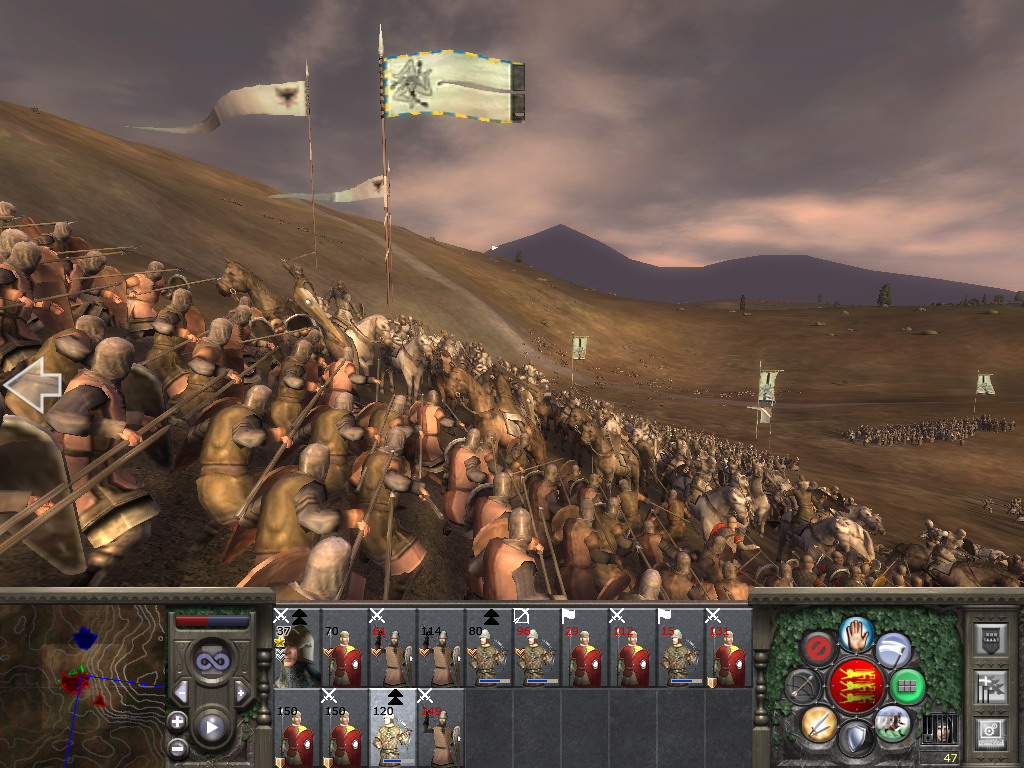The height and width of the screenshot is (768, 1024).
Task: Increase game speed with the right arrow
Action: pyautogui.click(x=241, y=692)
